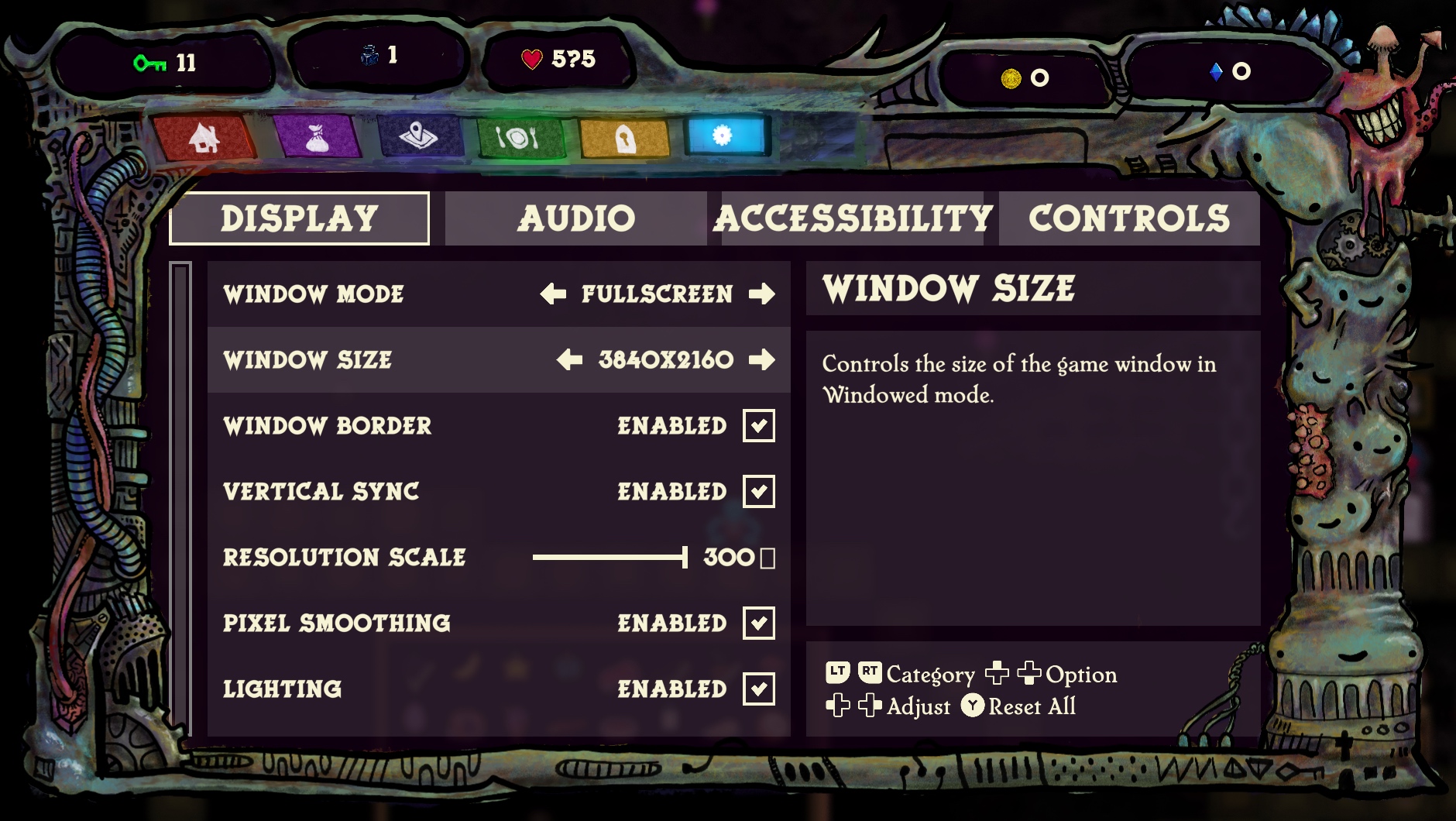Open the Accessibility settings tab
Viewport: 1456px width, 821px height.
(852, 218)
